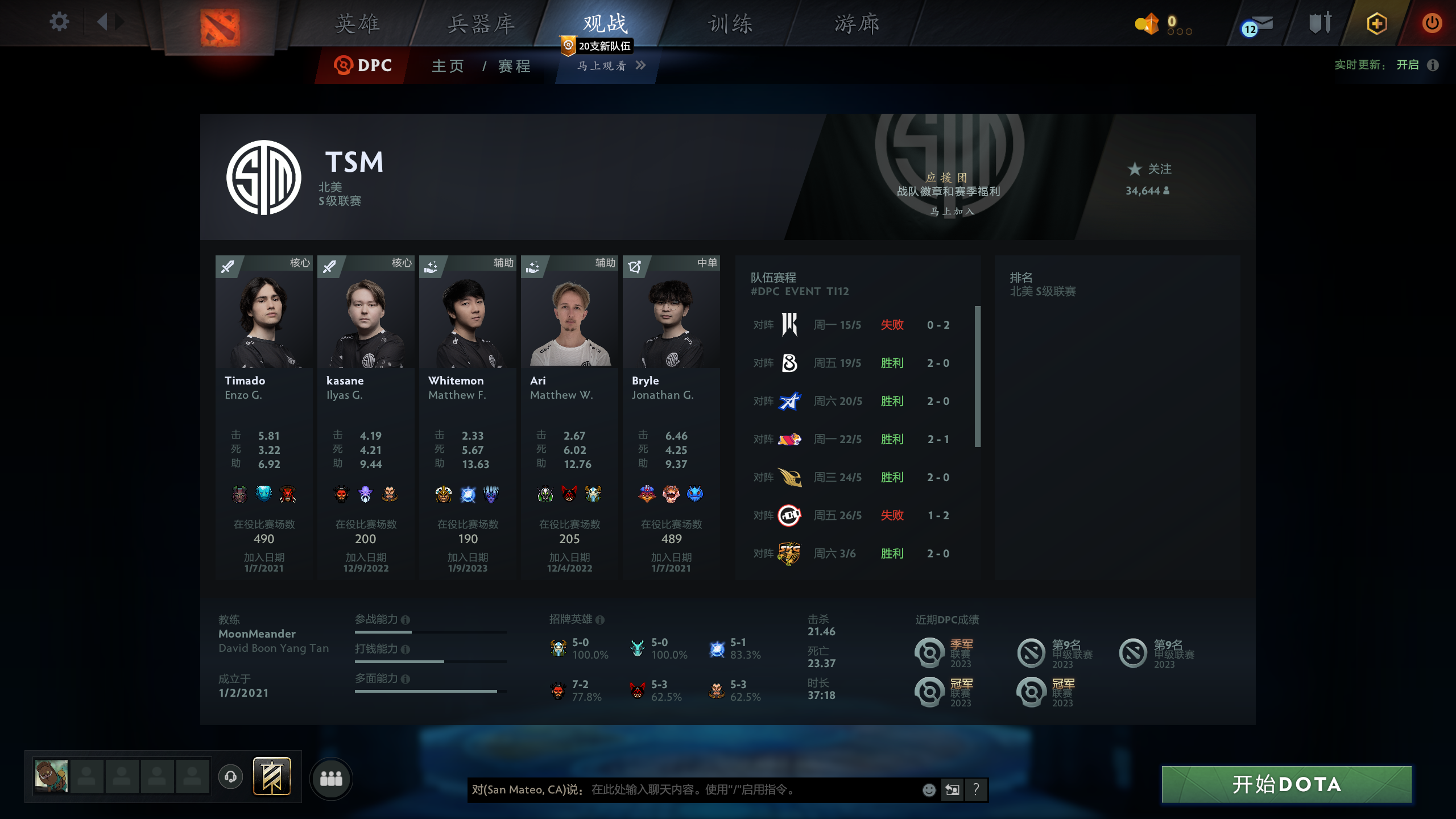Viewport: 1456px width, 819px height.
Task: Expand 马上观看 with the double chevron
Action: coord(642,66)
